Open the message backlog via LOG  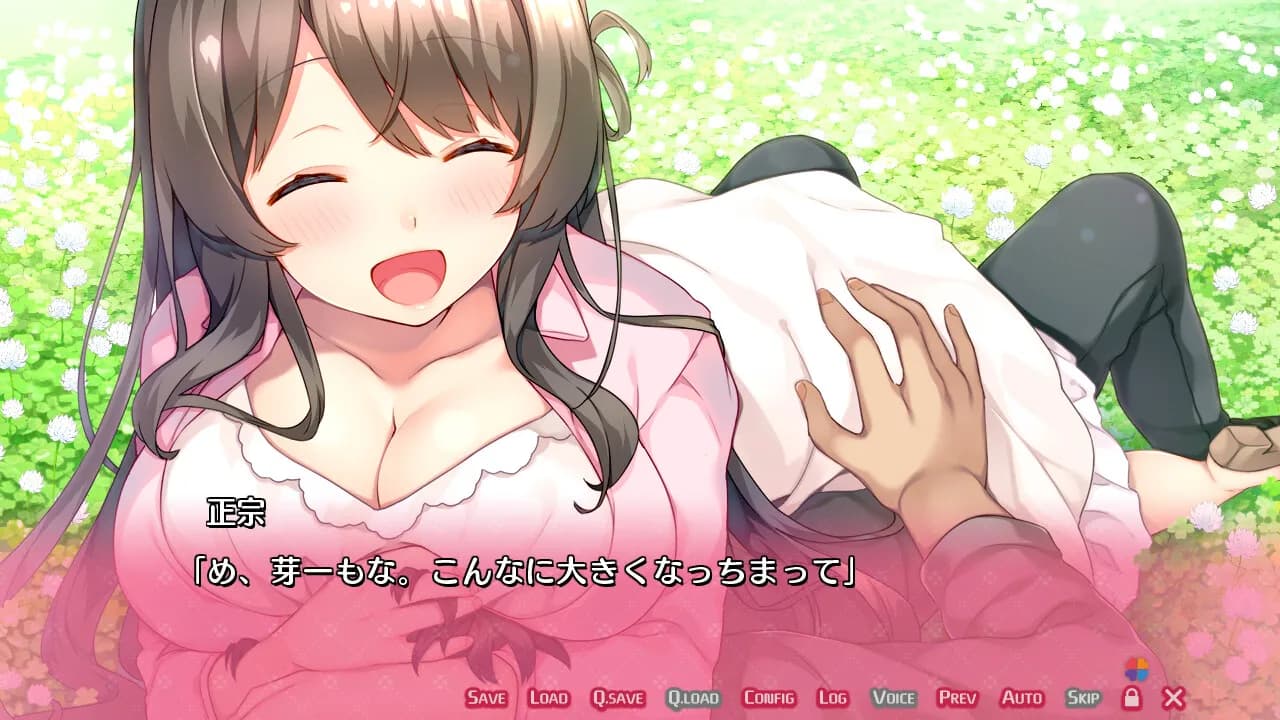(833, 699)
